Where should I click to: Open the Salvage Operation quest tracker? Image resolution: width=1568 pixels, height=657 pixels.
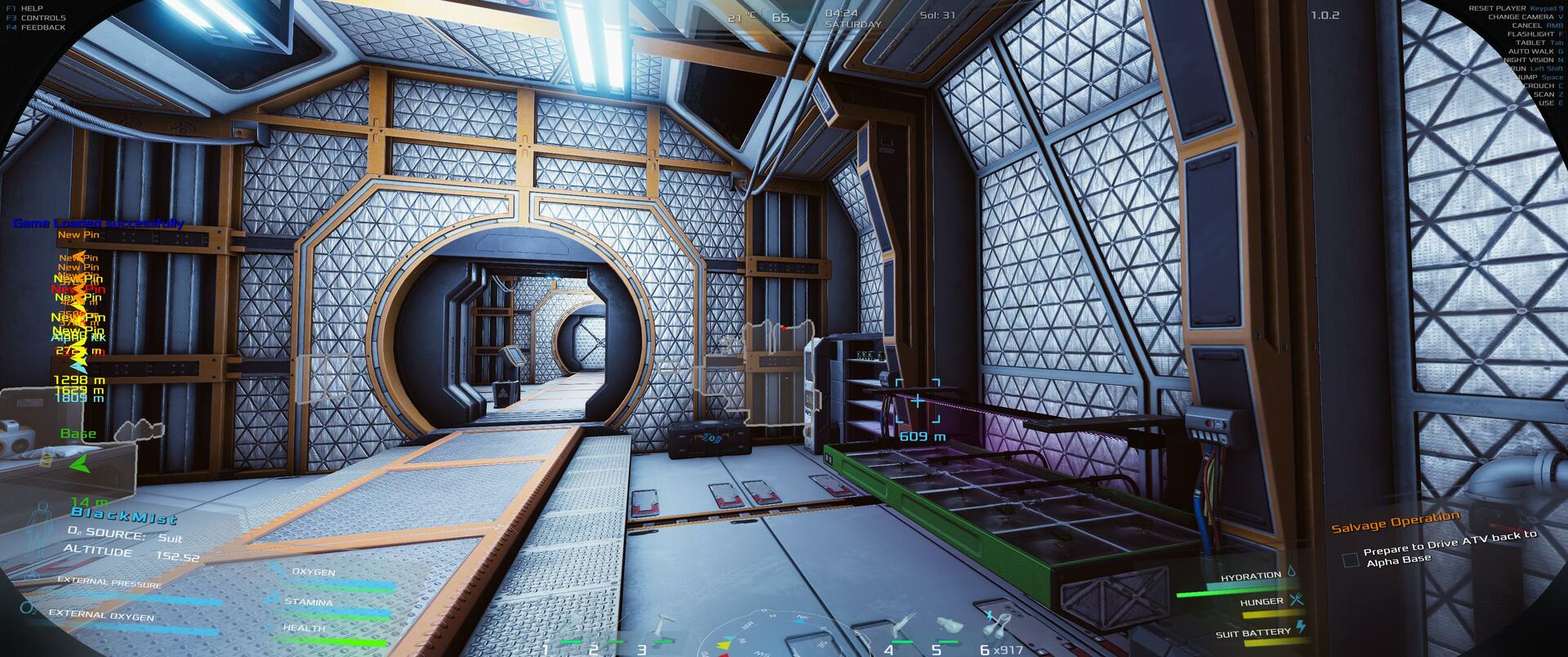(1395, 522)
